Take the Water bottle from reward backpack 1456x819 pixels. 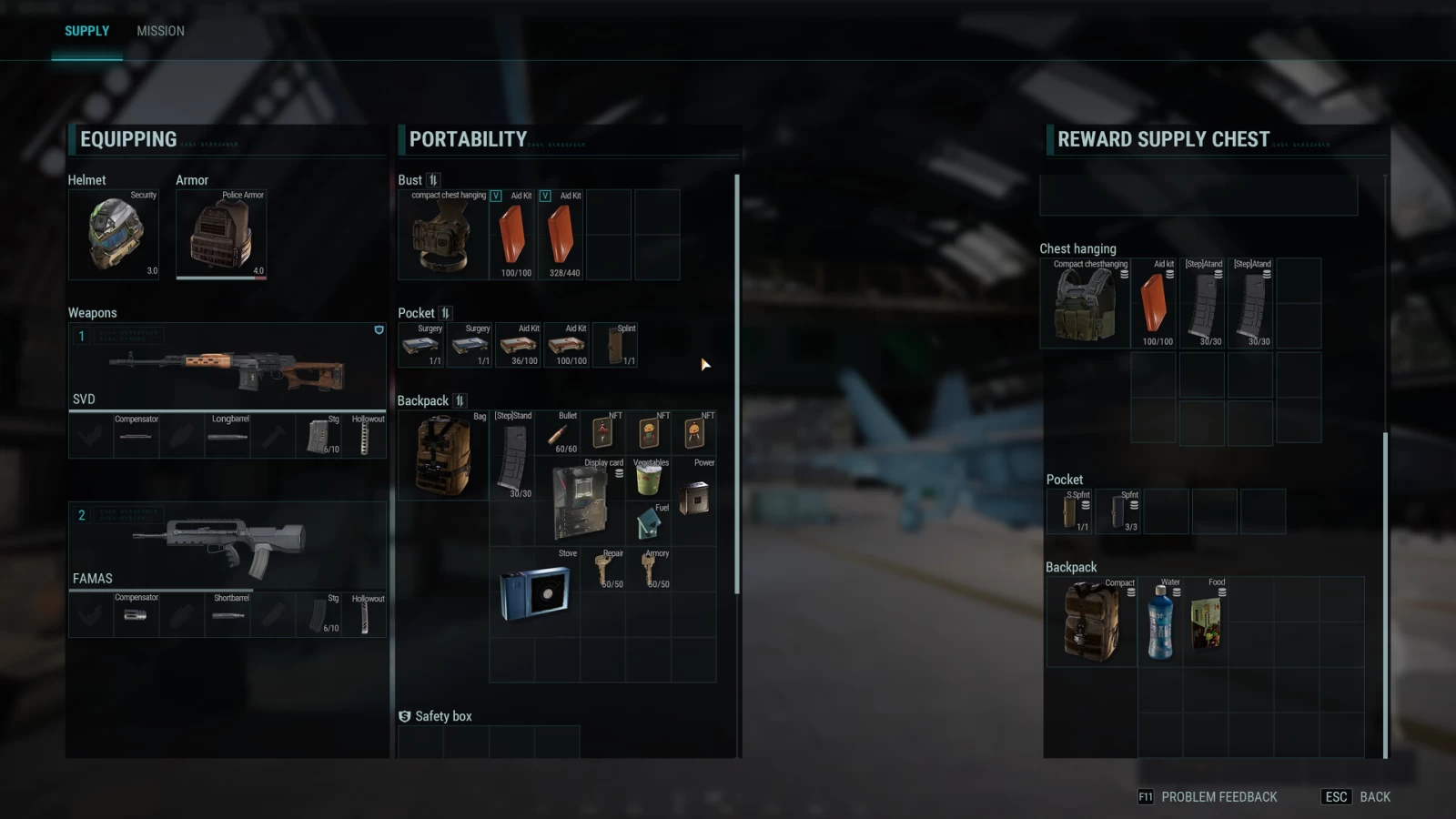point(1160,622)
